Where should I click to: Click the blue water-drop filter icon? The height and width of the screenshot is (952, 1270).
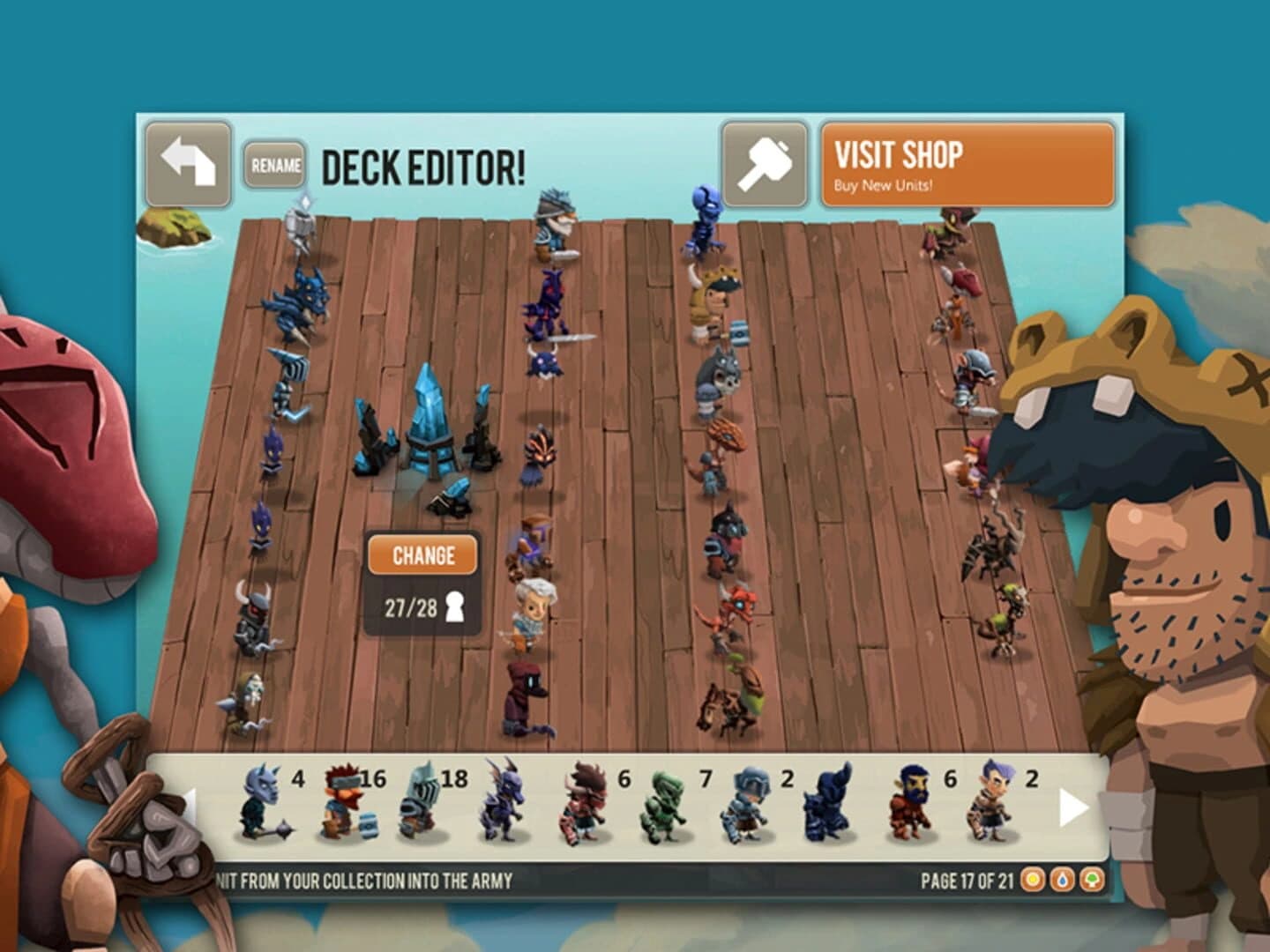click(1062, 879)
